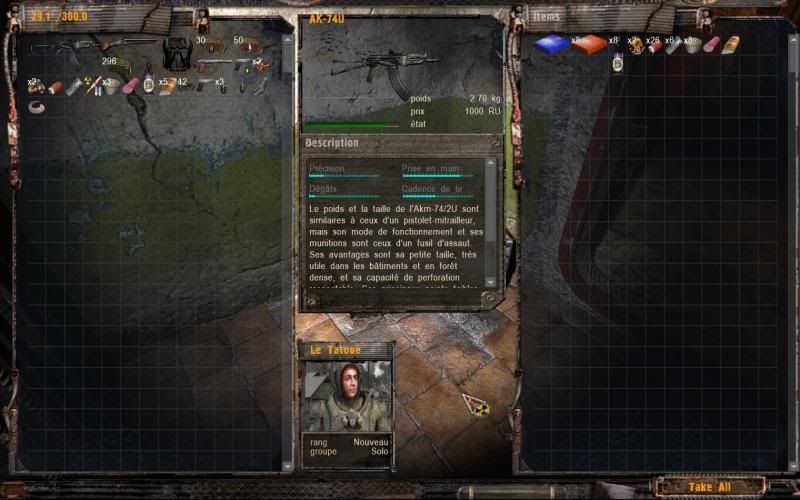This screenshot has height=500, width=800.
Task: Select the bread stack marked x5
Action: 166,87
